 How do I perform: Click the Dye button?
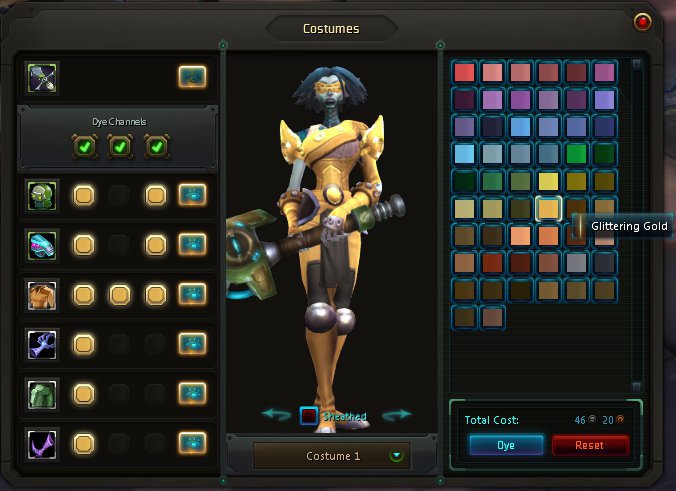point(505,445)
